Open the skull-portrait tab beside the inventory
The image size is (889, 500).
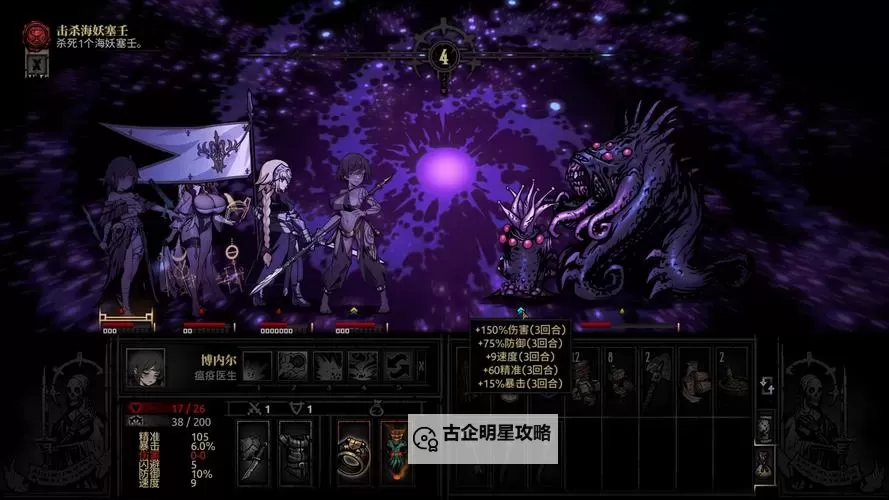763,428
